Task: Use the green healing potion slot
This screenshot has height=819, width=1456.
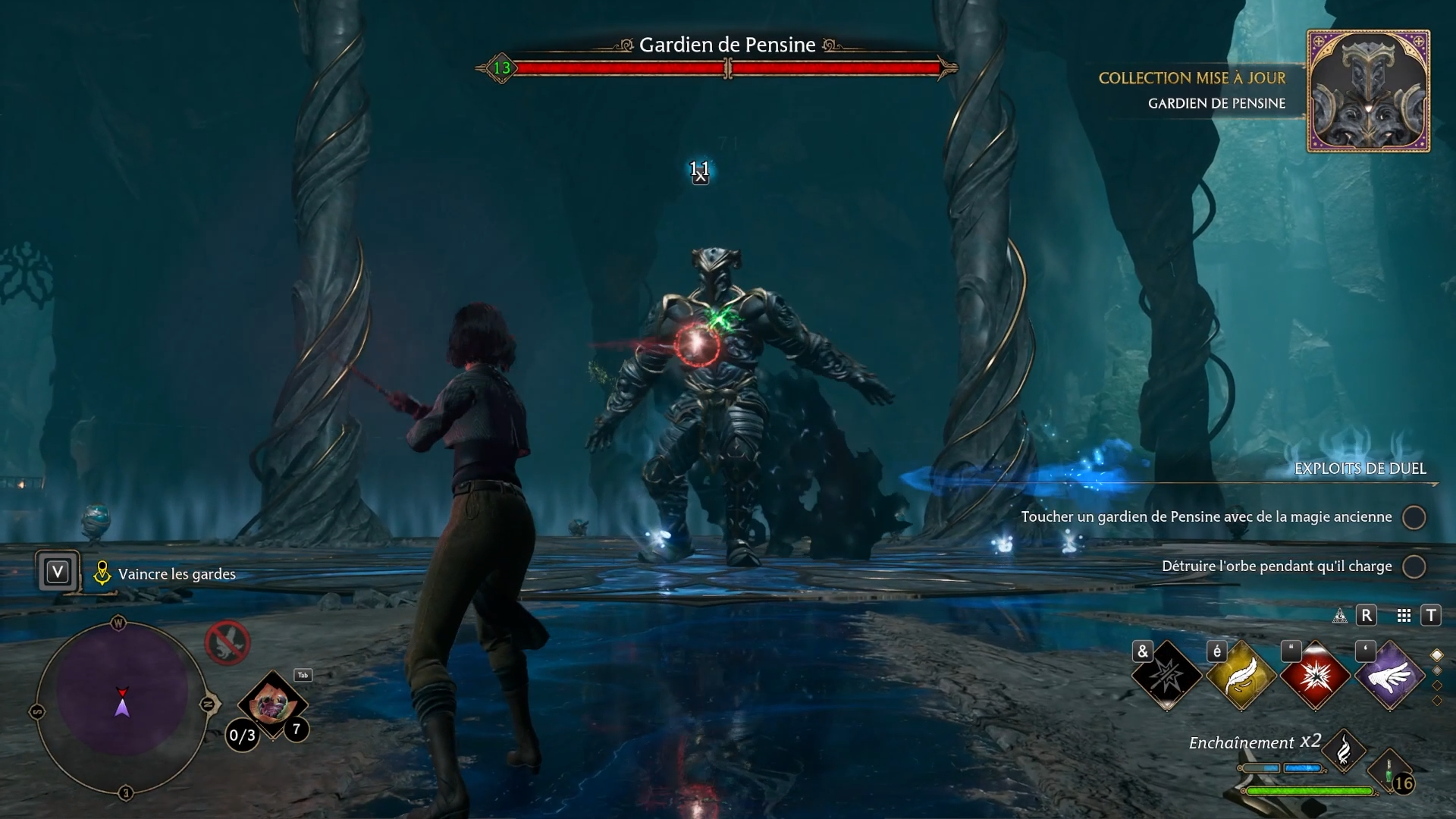Action: (x=1391, y=773)
